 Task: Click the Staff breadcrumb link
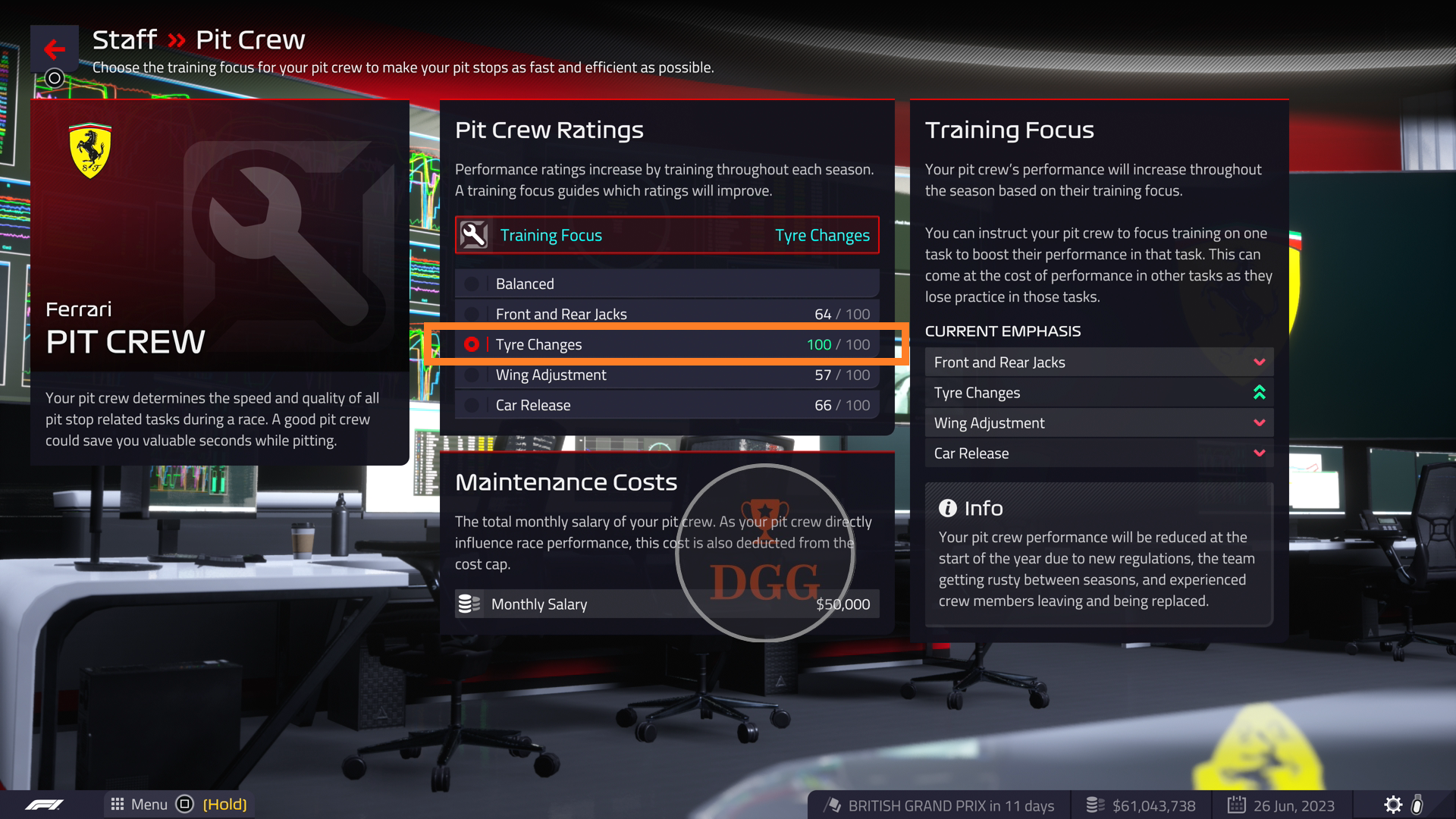click(x=124, y=39)
